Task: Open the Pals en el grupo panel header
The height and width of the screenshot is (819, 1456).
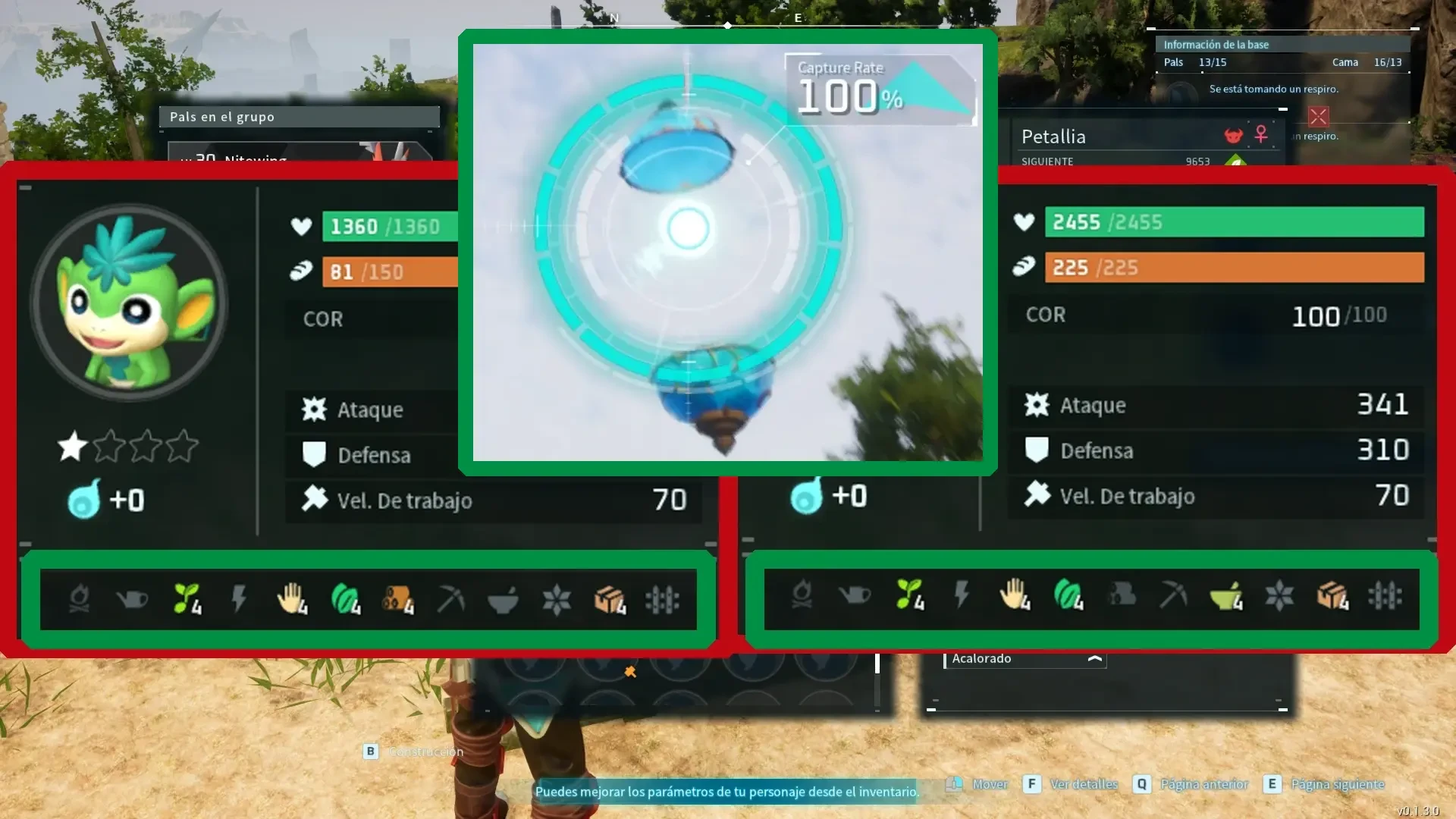Action: click(x=299, y=116)
